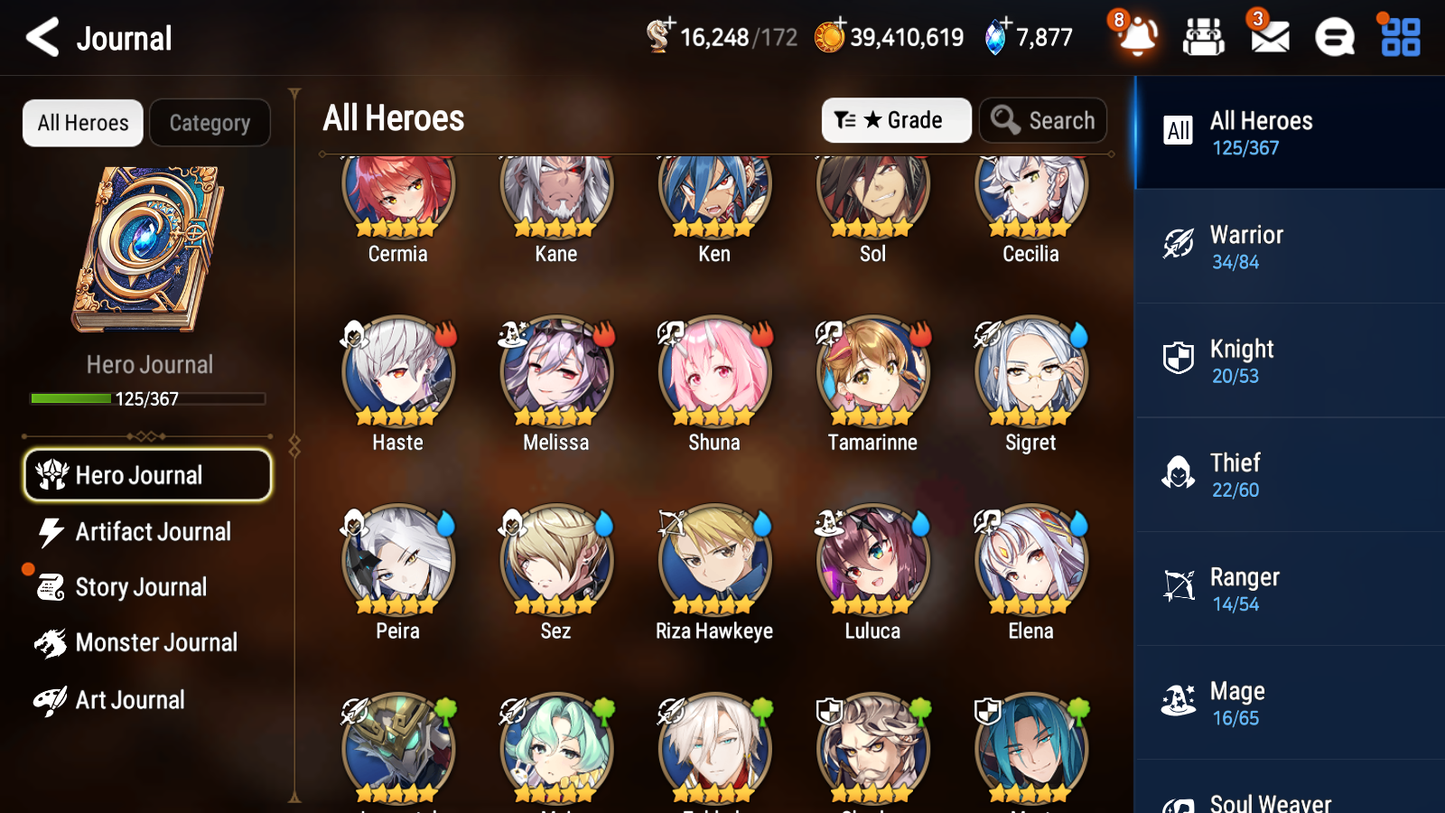Expand the Soul Weaver class filter
The image size is (1445, 813).
click(x=1289, y=795)
